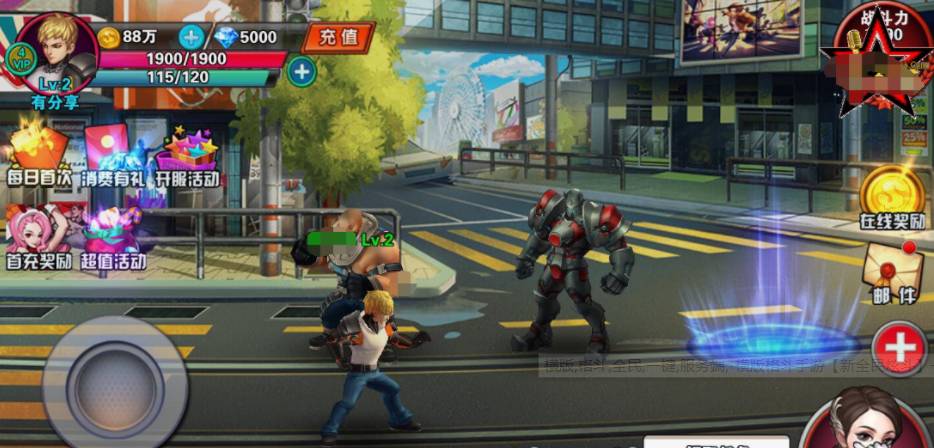This screenshot has width=934, height=448.
Task: Add gold with the coin plus button
Action: click(191, 38)
